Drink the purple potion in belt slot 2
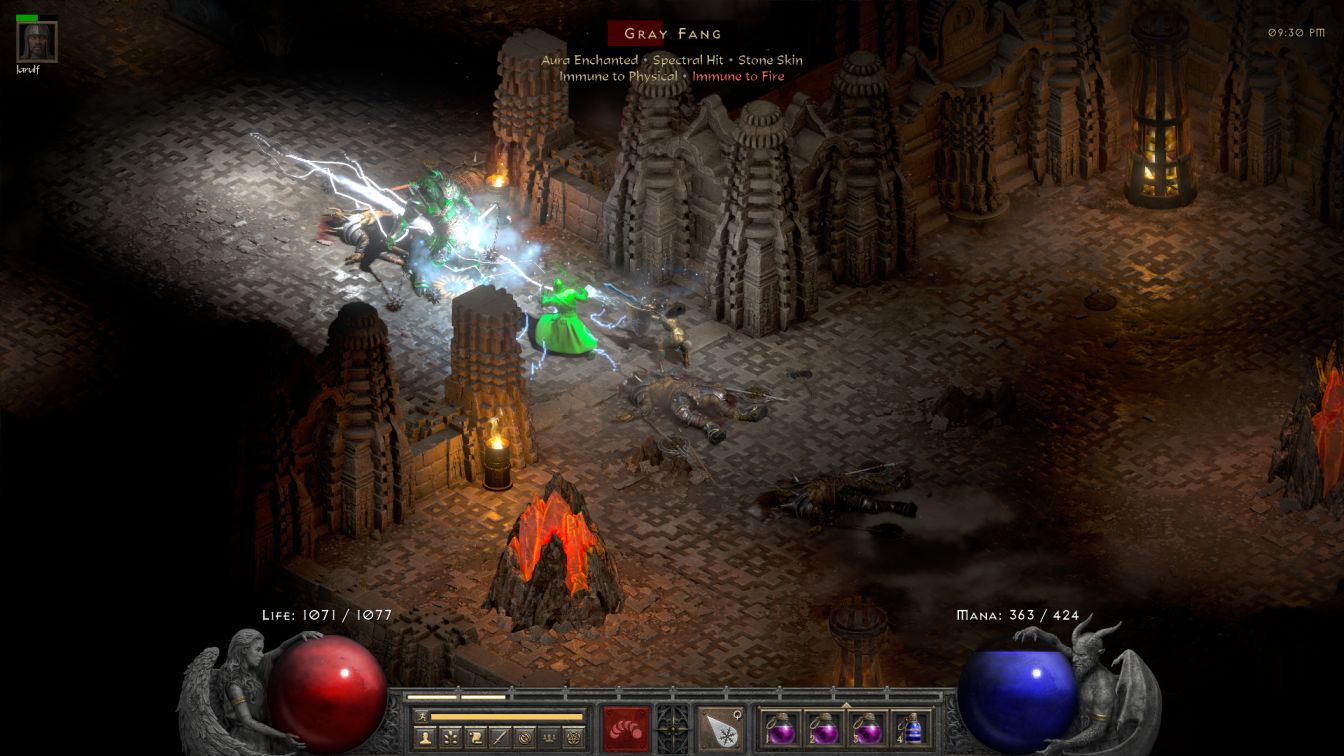This screenshot has height=756, width=1344. pyautogui.click(x=824, y=728)
